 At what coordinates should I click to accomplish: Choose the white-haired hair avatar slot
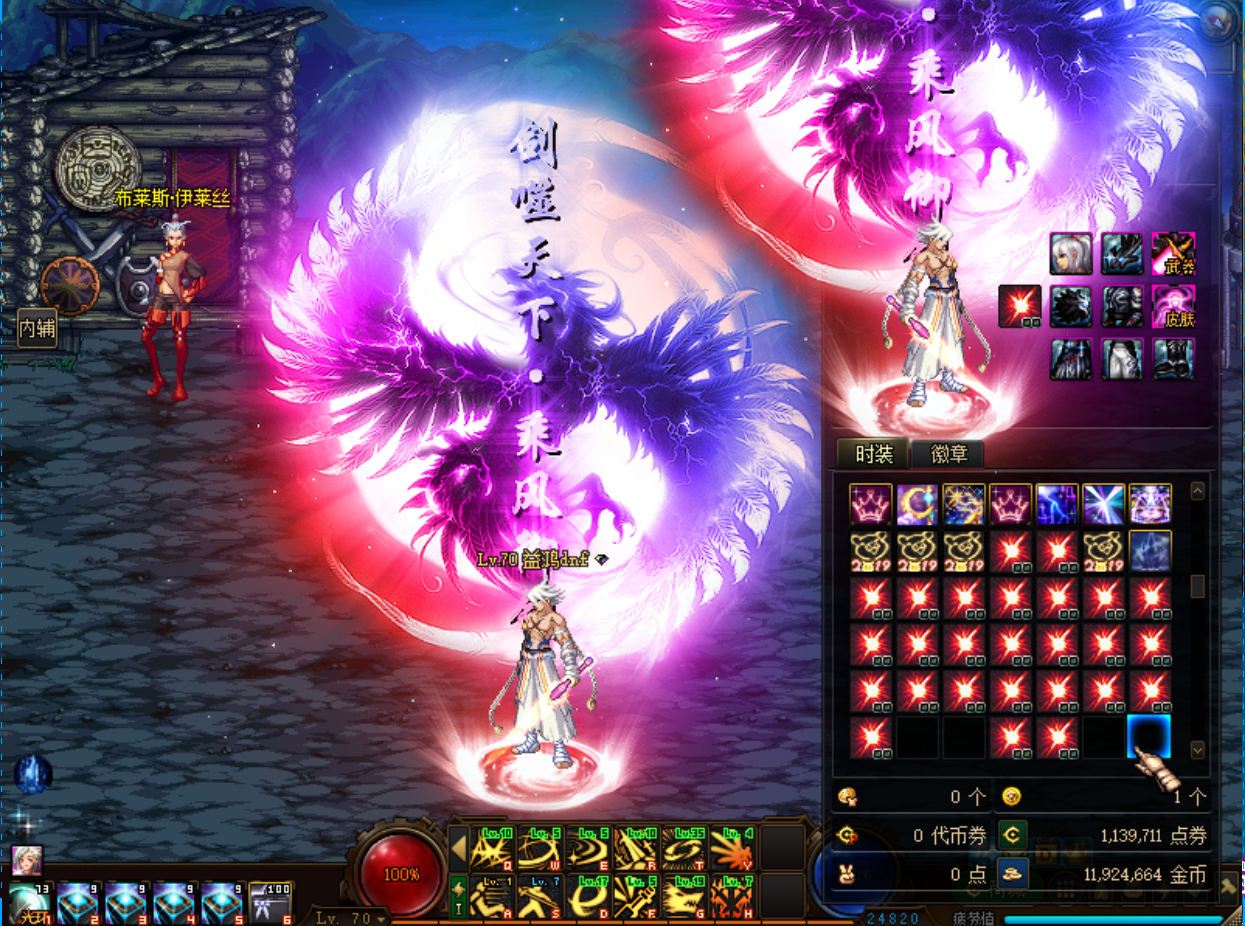pyautogui.click(x=1070, y=254)
